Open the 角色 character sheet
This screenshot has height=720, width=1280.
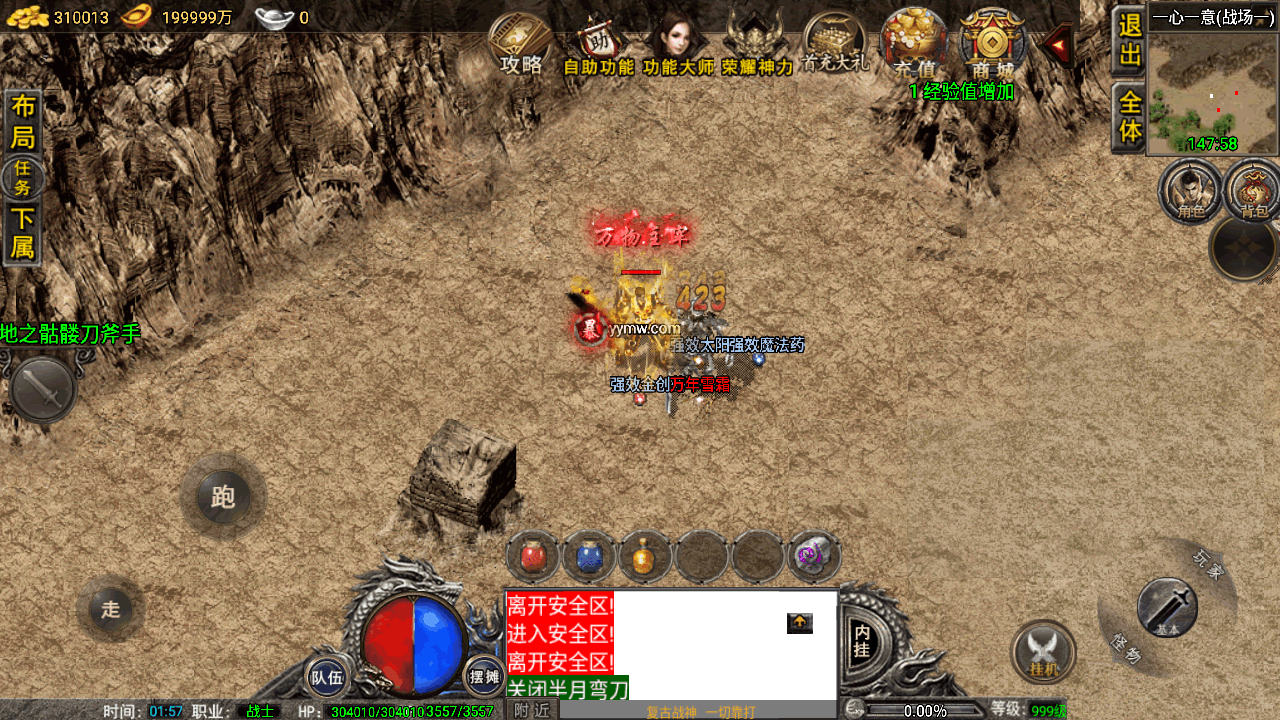[1190, 190]
